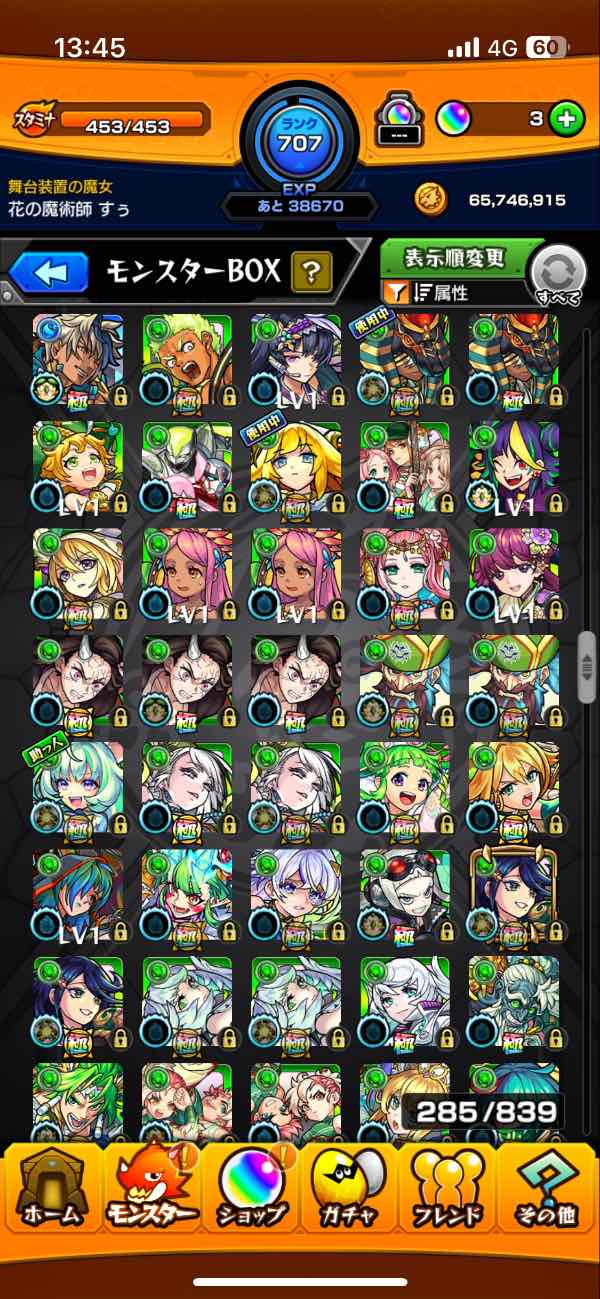600x1299 pixels.
Task: Show the その他 others menu
Action: (x=547, y=1191)
